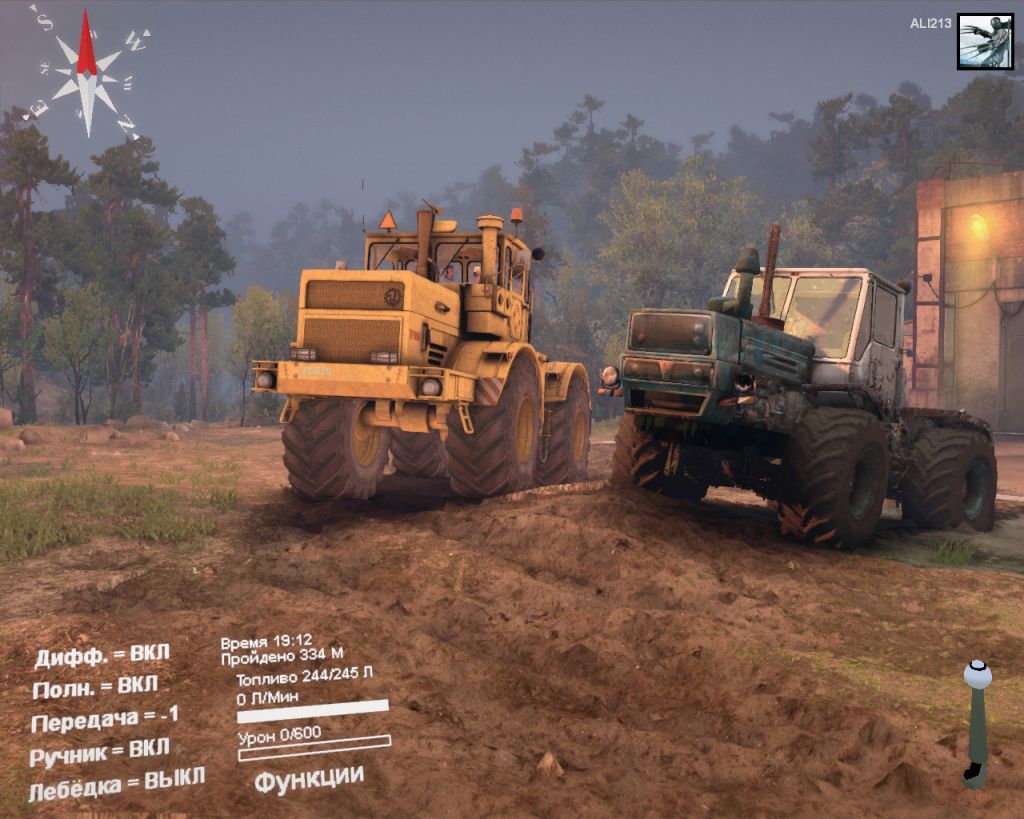This screenshot has width=1024, height=819.
Task: Open the Функции menu
Action: click(x=308, y=778)
